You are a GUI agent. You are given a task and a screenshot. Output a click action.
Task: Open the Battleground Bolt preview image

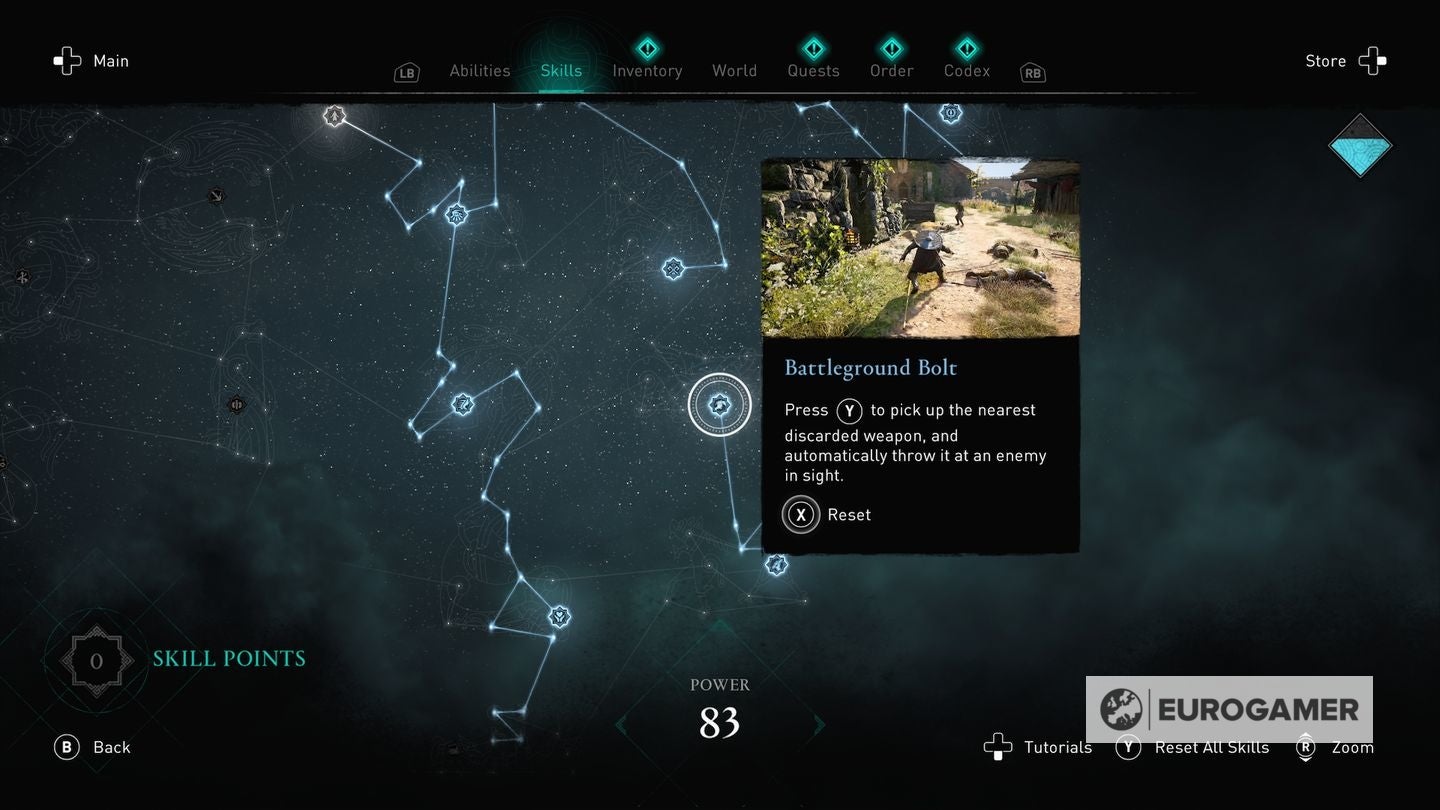click(920, 248)
